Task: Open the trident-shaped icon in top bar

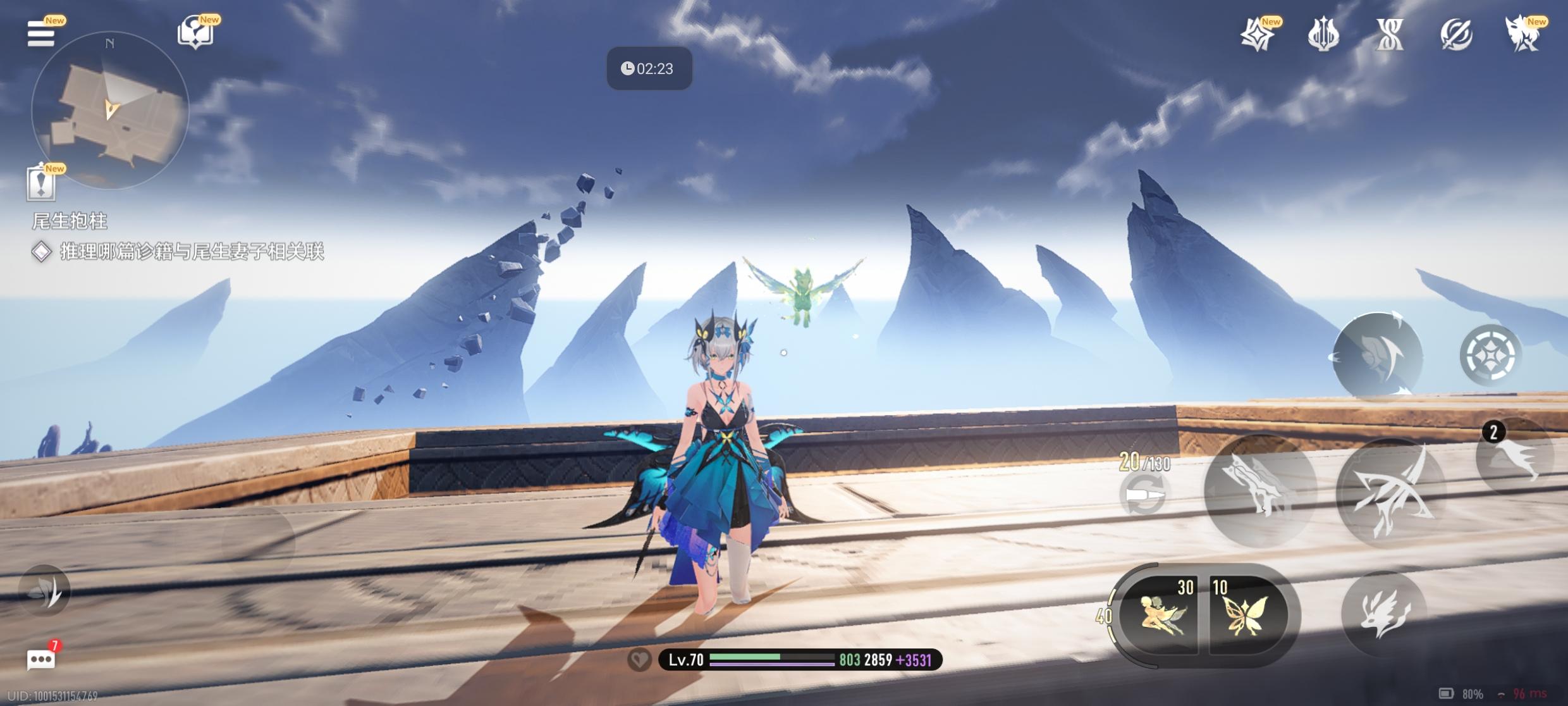Action: point(1323,34)
